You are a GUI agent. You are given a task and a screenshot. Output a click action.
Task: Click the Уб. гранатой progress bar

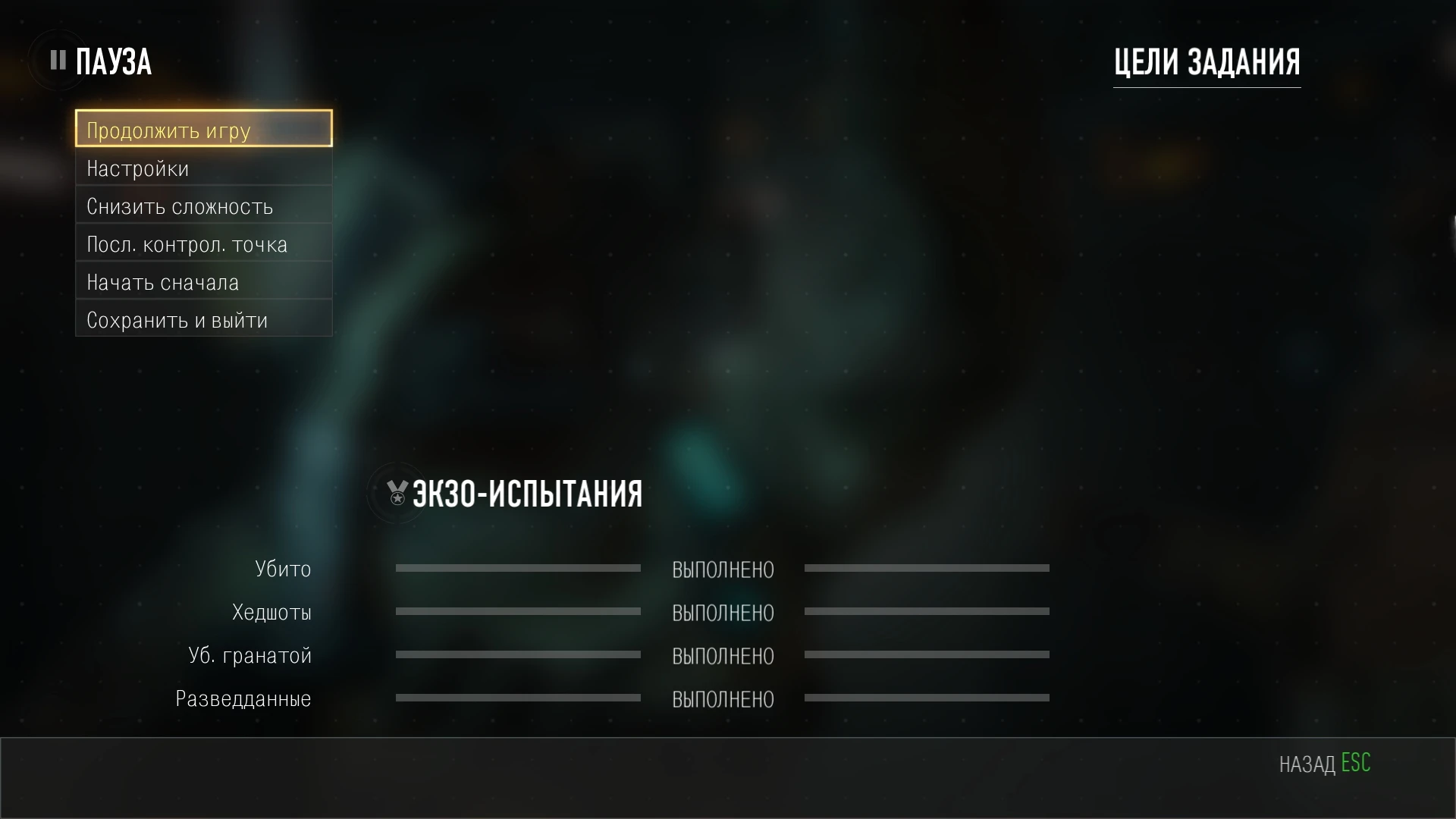pyautogui.click(x=519, y=655)
